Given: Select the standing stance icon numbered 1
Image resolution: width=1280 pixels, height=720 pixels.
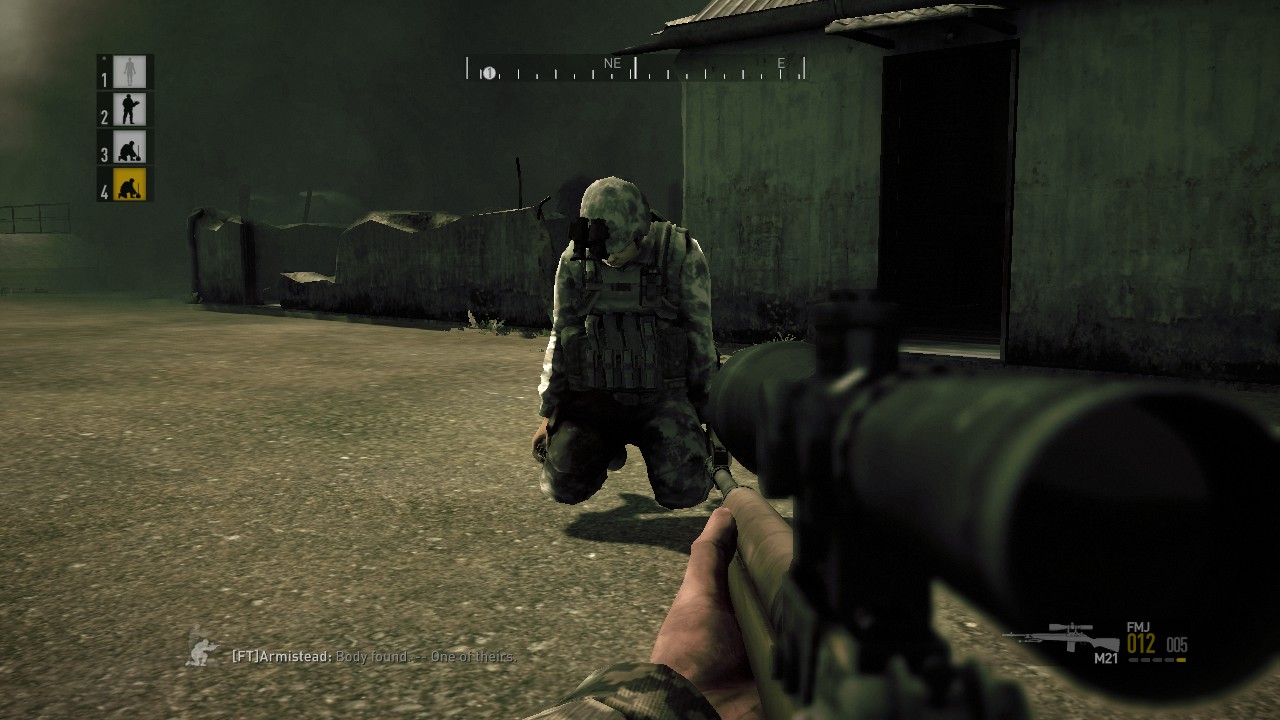Looking at the screenshot, I should coord(129,70).
